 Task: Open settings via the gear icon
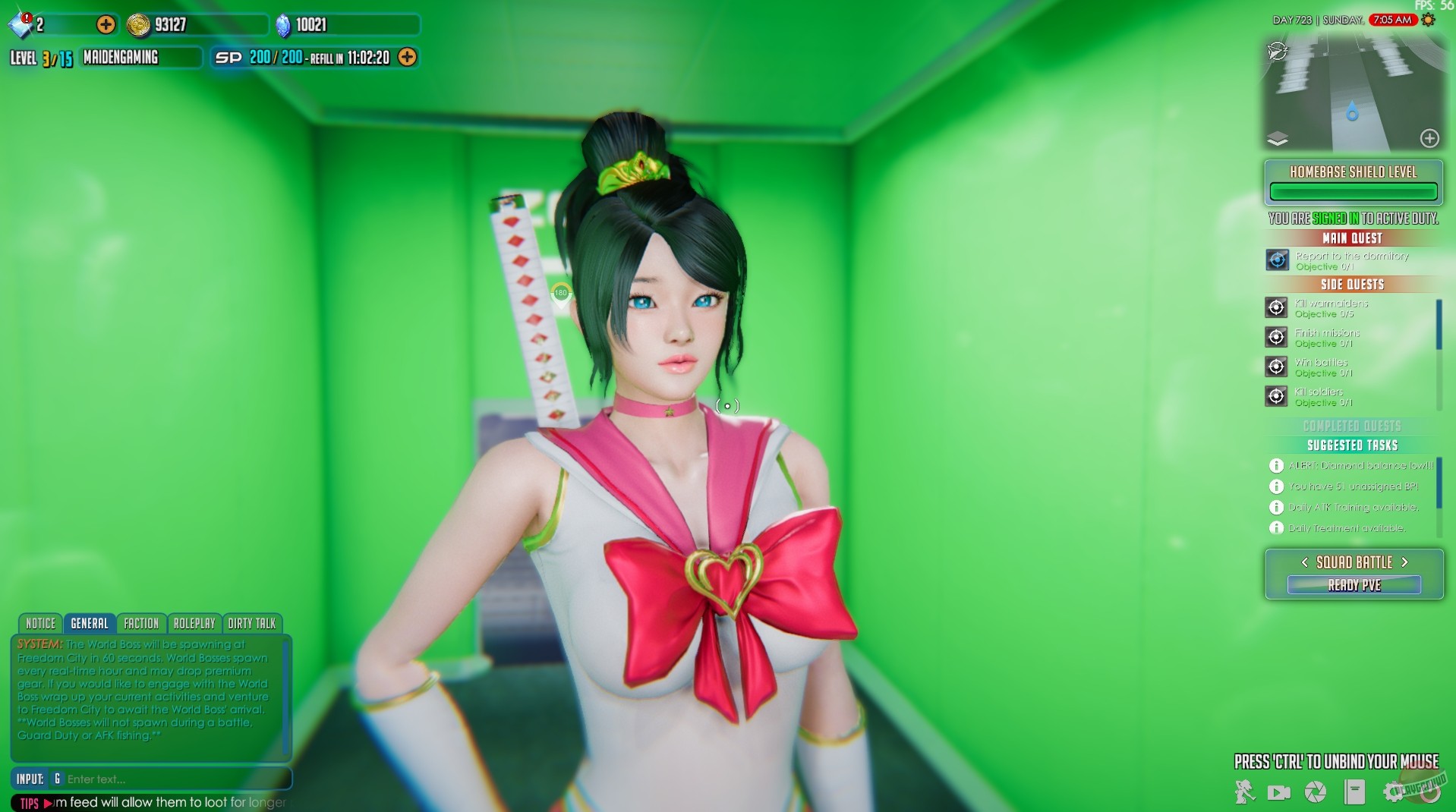1395,792
